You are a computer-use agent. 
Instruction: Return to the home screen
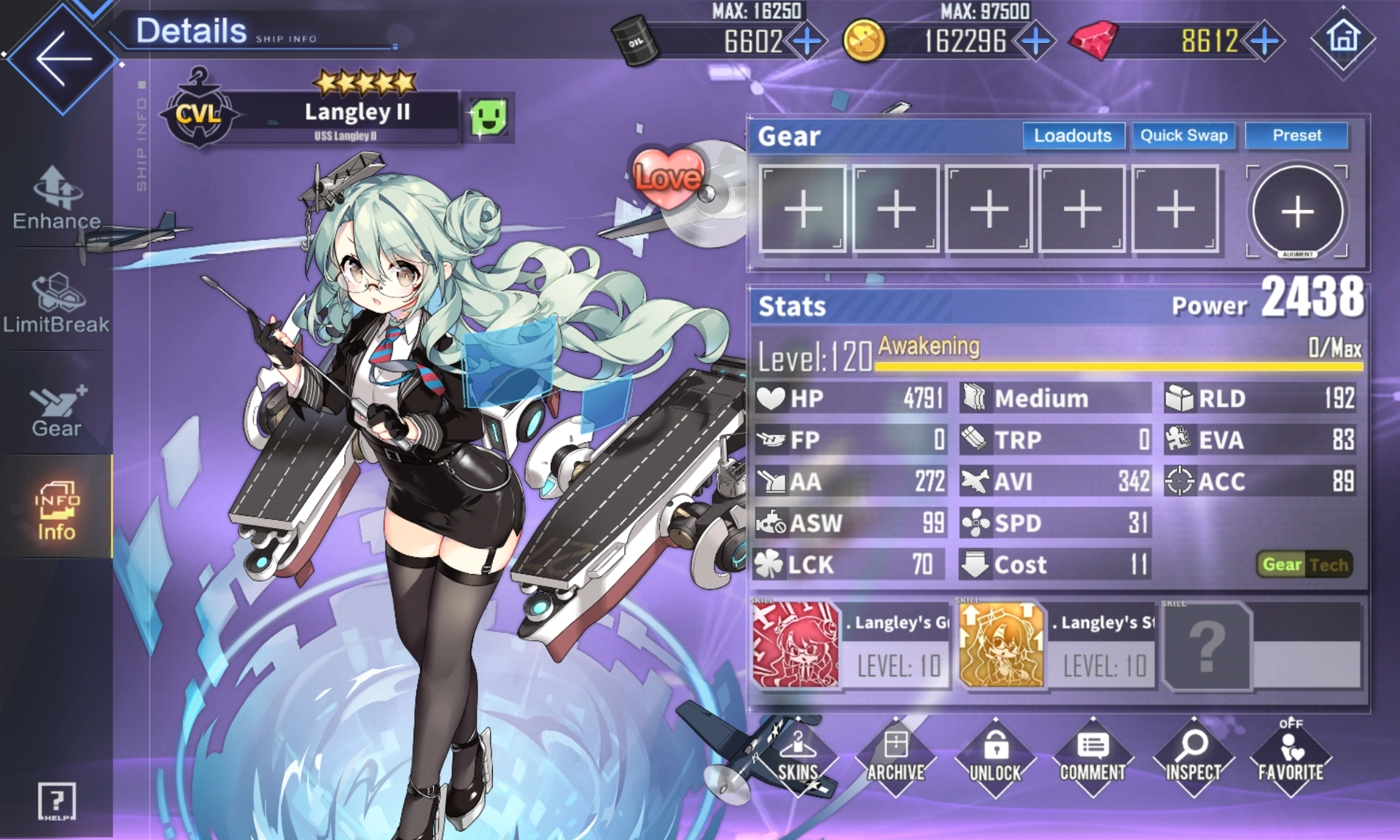tap(1343, 38)
